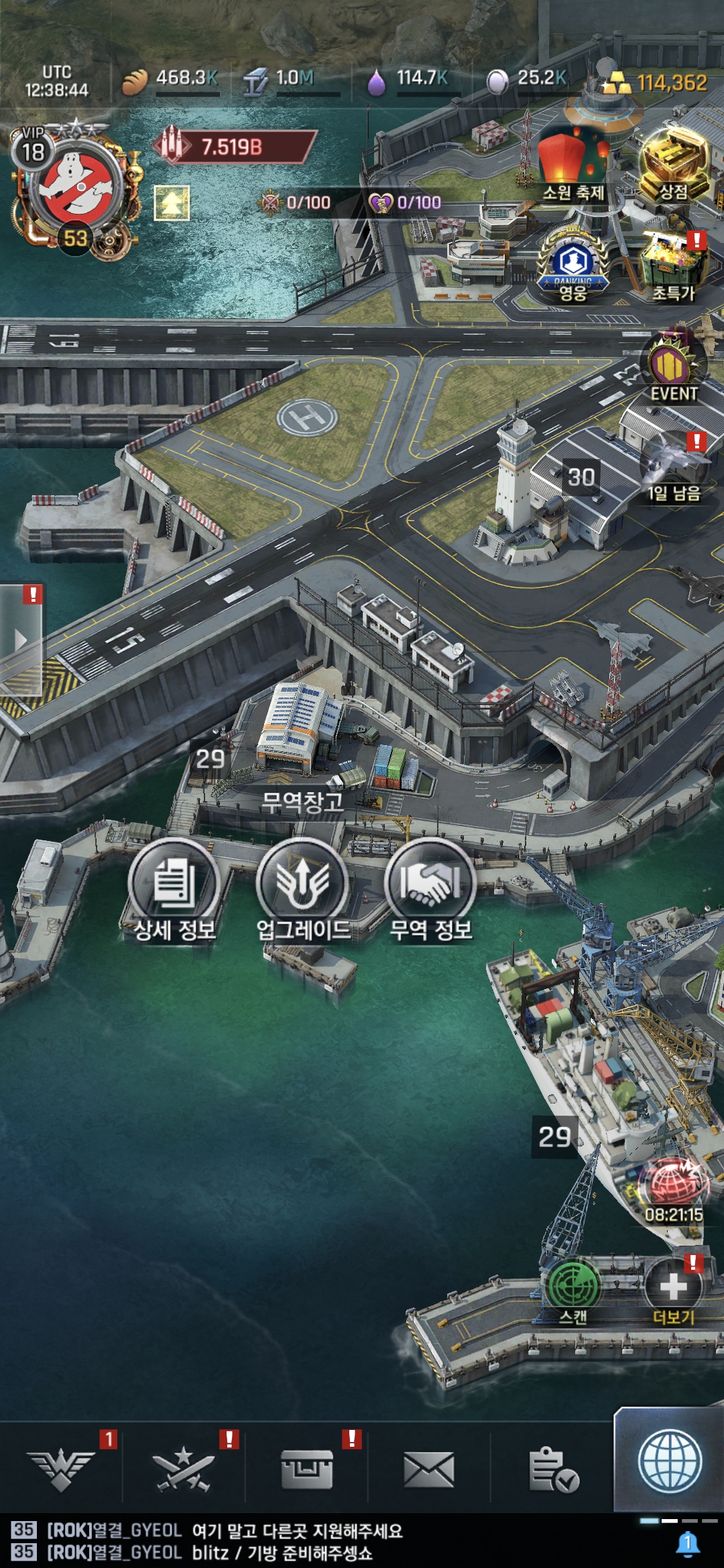This screenshot has height=1568, width=724.
Task: Open the mail envelope
Action: click(x=429, y=1470)
